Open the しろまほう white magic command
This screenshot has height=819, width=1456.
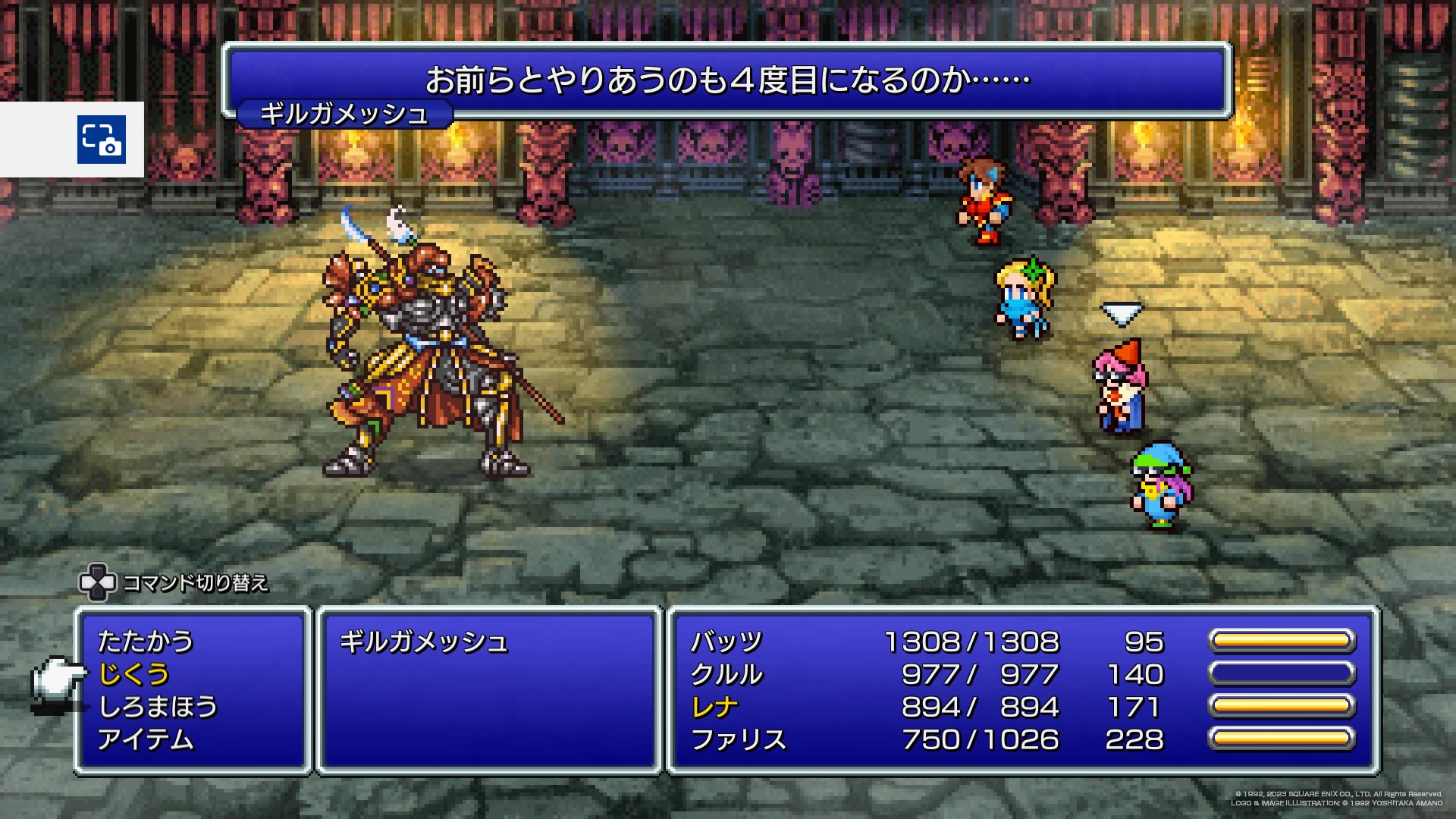coord(158,707)
